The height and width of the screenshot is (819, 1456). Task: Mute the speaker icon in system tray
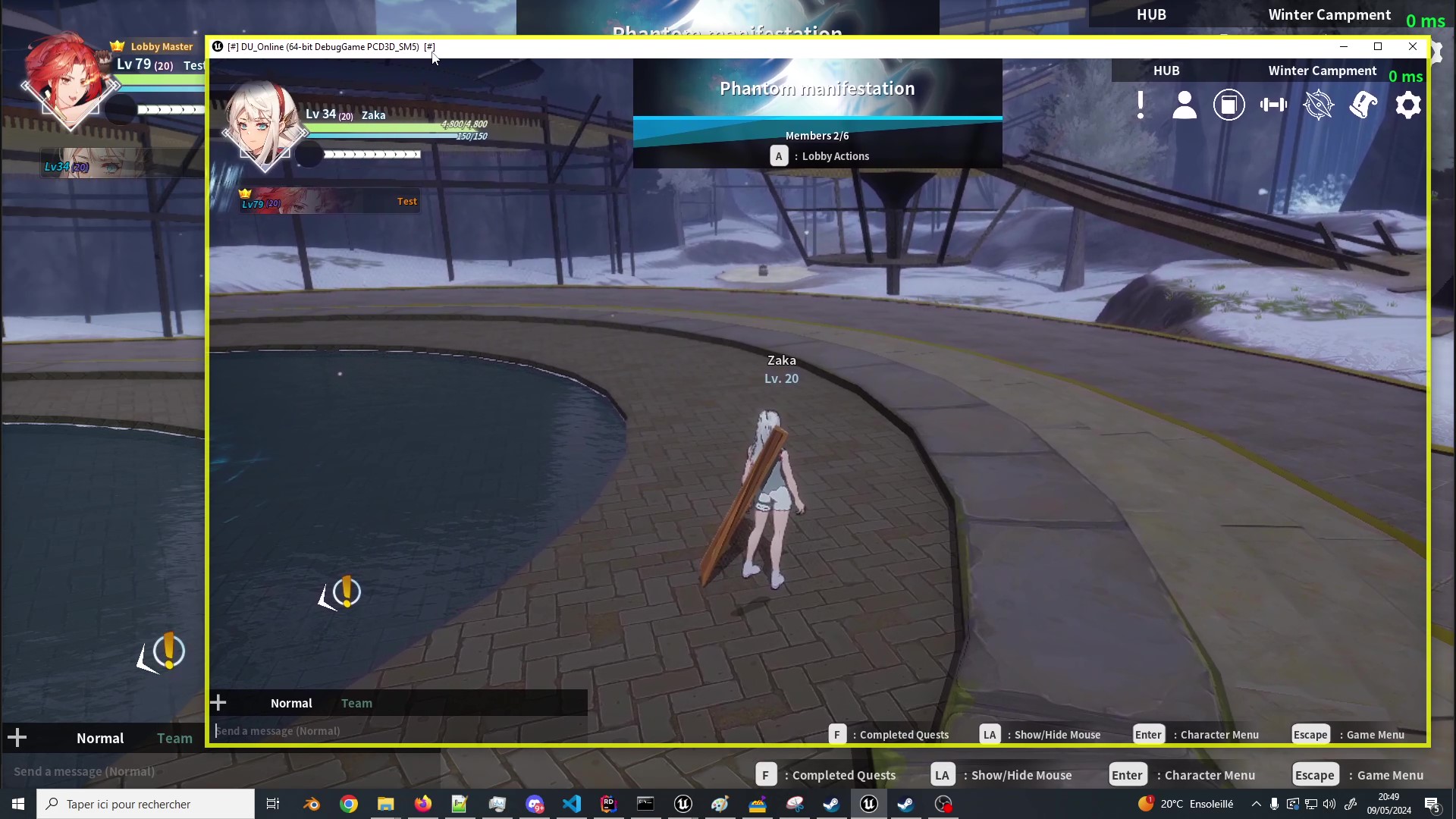tap(1329, 804)
